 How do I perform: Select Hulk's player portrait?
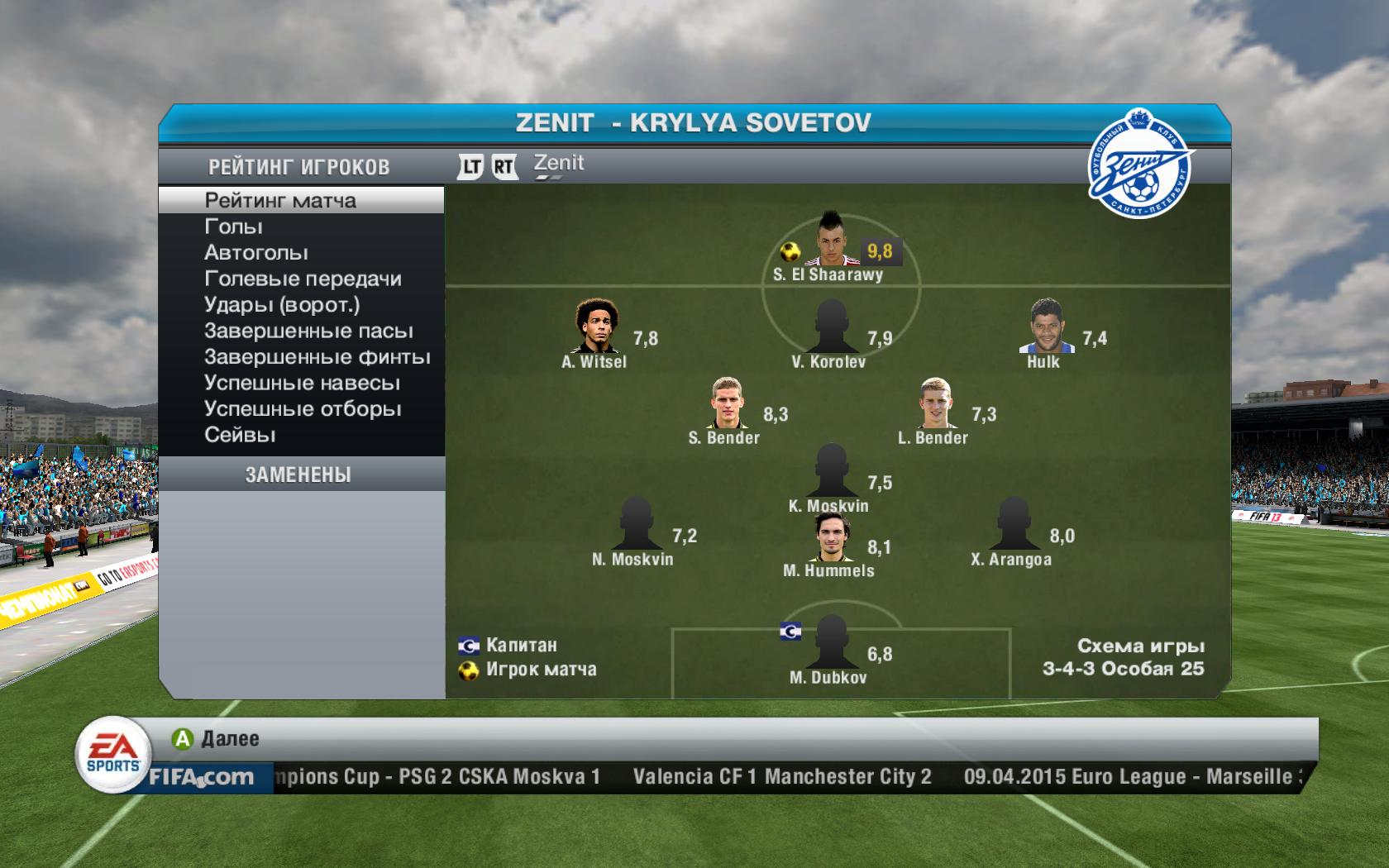point(1045,326)
